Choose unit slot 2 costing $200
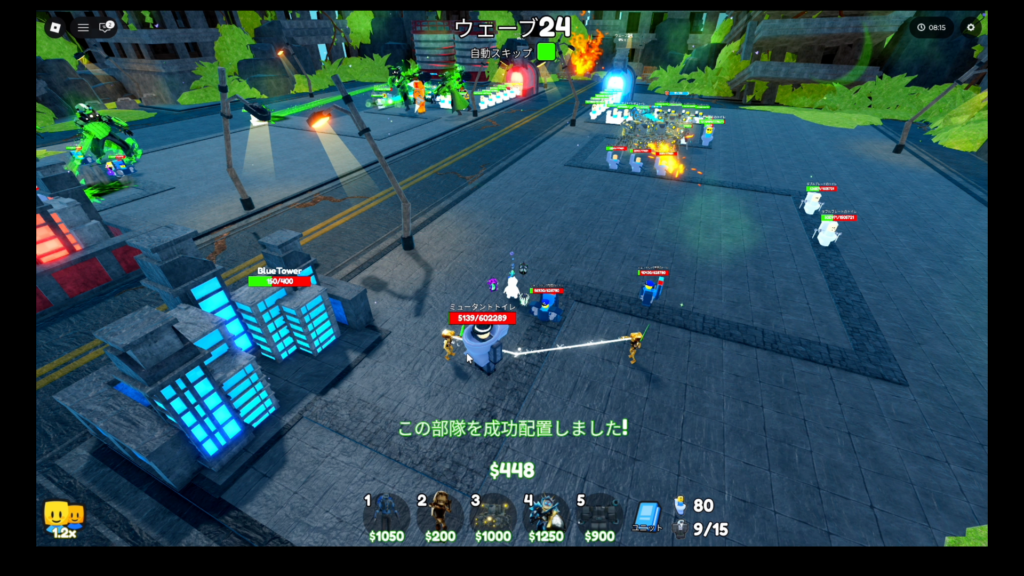Viewport: 1024px width, 576px height. coord(440,514)
